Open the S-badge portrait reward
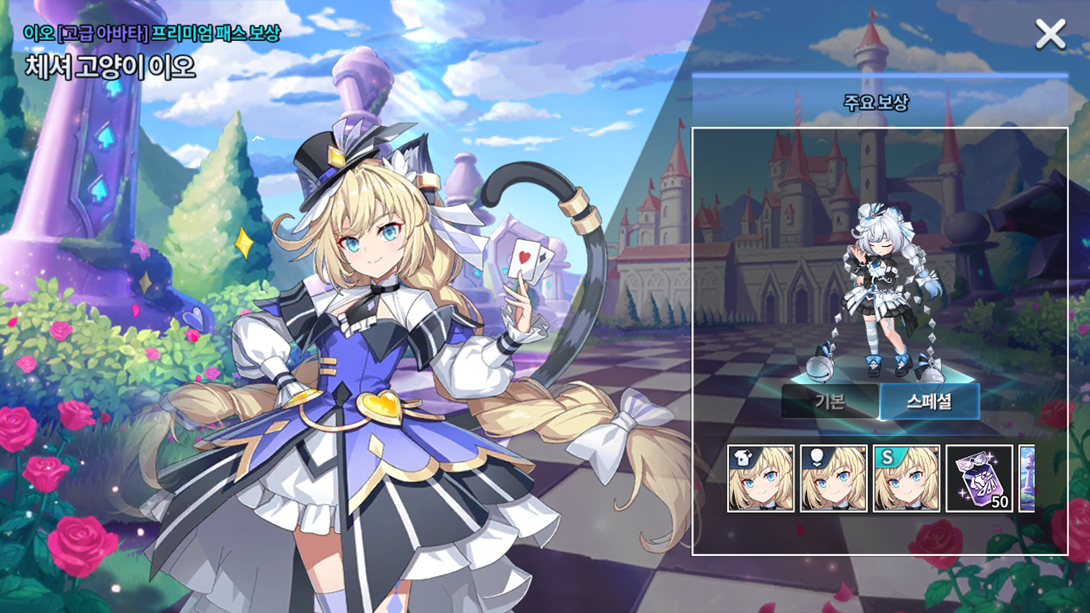Viewport: 1090px width, 613px height. pyautogui.click(x=906, y=479)
